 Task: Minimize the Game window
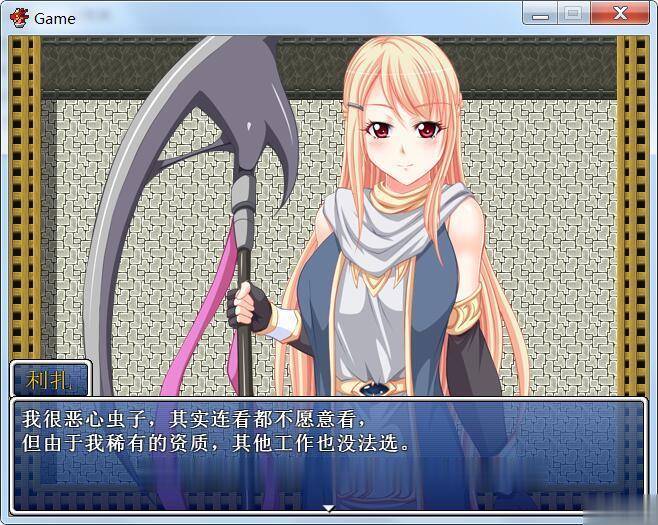(541, 14)
